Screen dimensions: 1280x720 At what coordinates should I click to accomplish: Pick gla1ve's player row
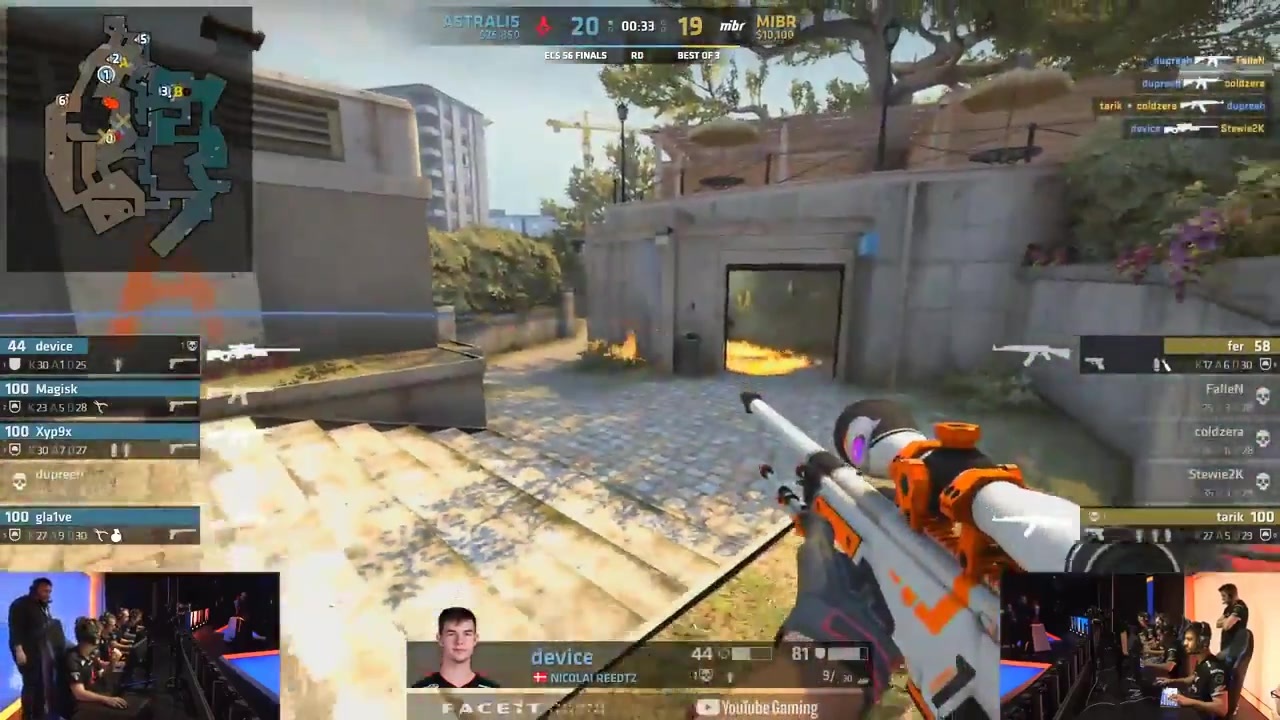click(x=100, y=526)
